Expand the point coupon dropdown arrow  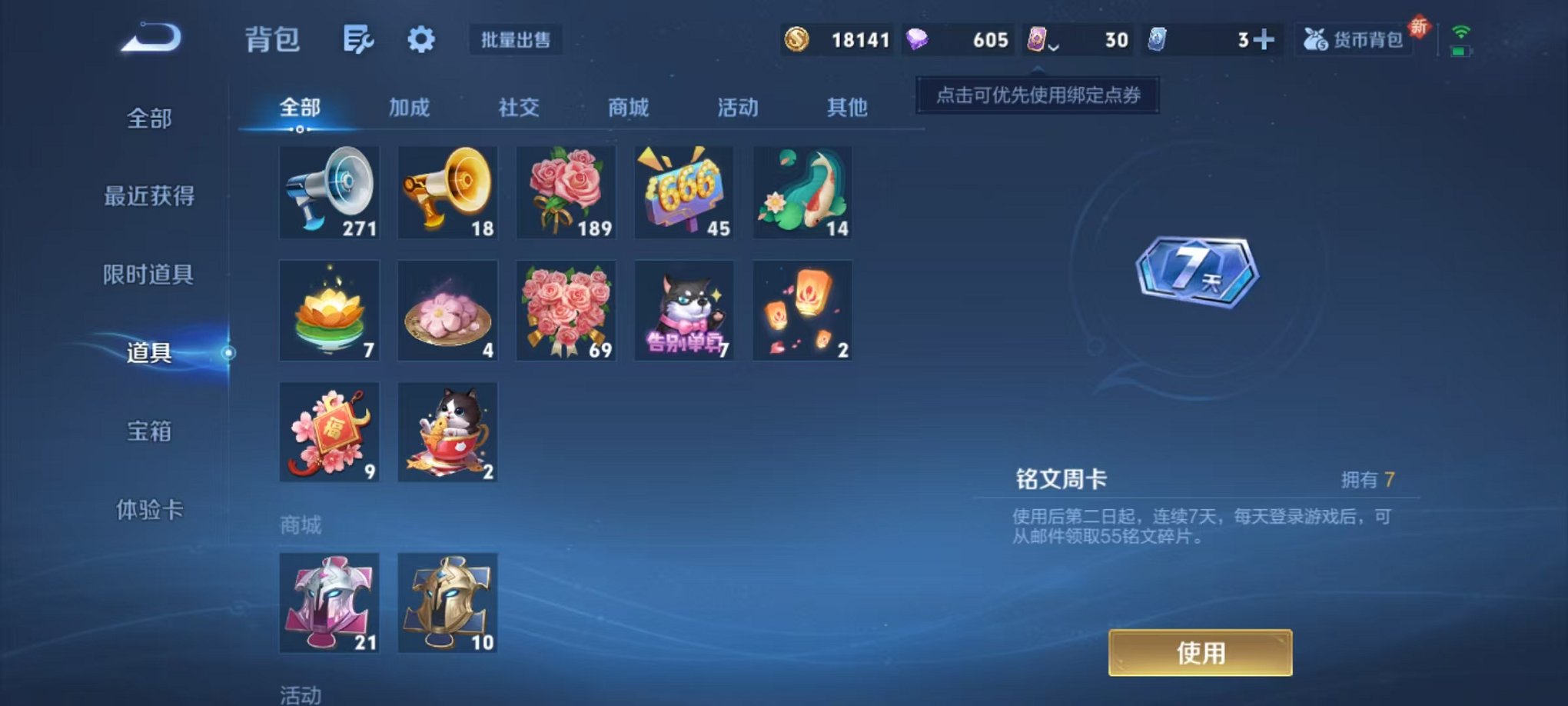click(x=1055, y=46)
